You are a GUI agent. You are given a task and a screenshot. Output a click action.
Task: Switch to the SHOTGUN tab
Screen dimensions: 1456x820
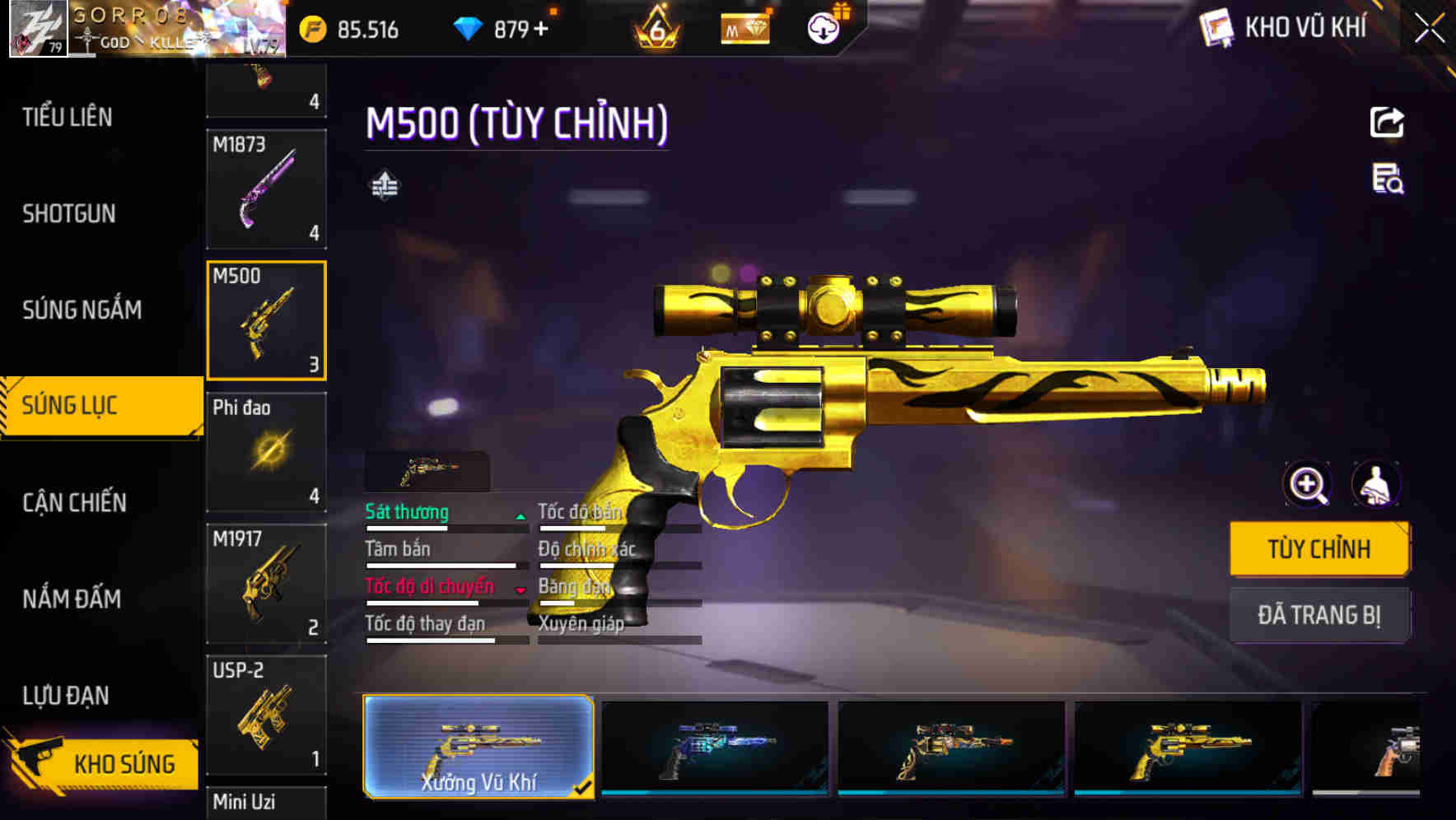click(x=69, y=213)
